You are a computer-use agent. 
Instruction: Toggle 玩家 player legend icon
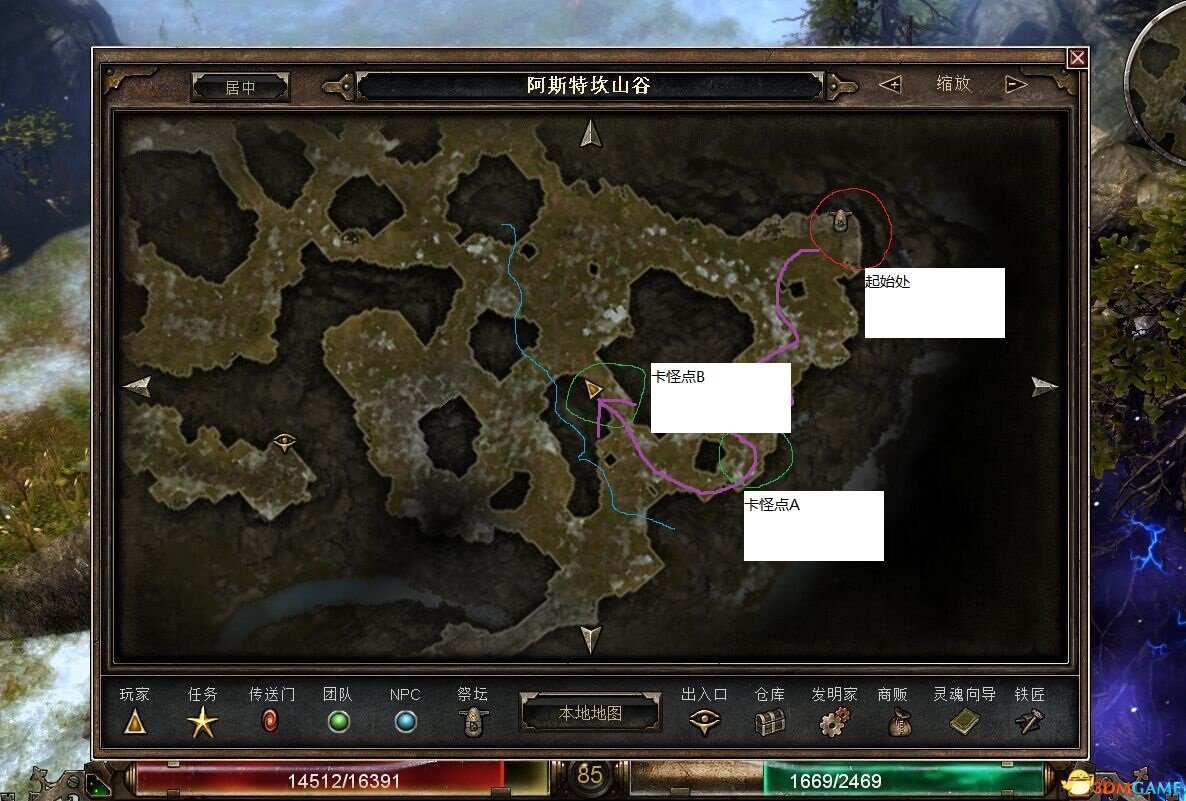click(x=135, y=721)
